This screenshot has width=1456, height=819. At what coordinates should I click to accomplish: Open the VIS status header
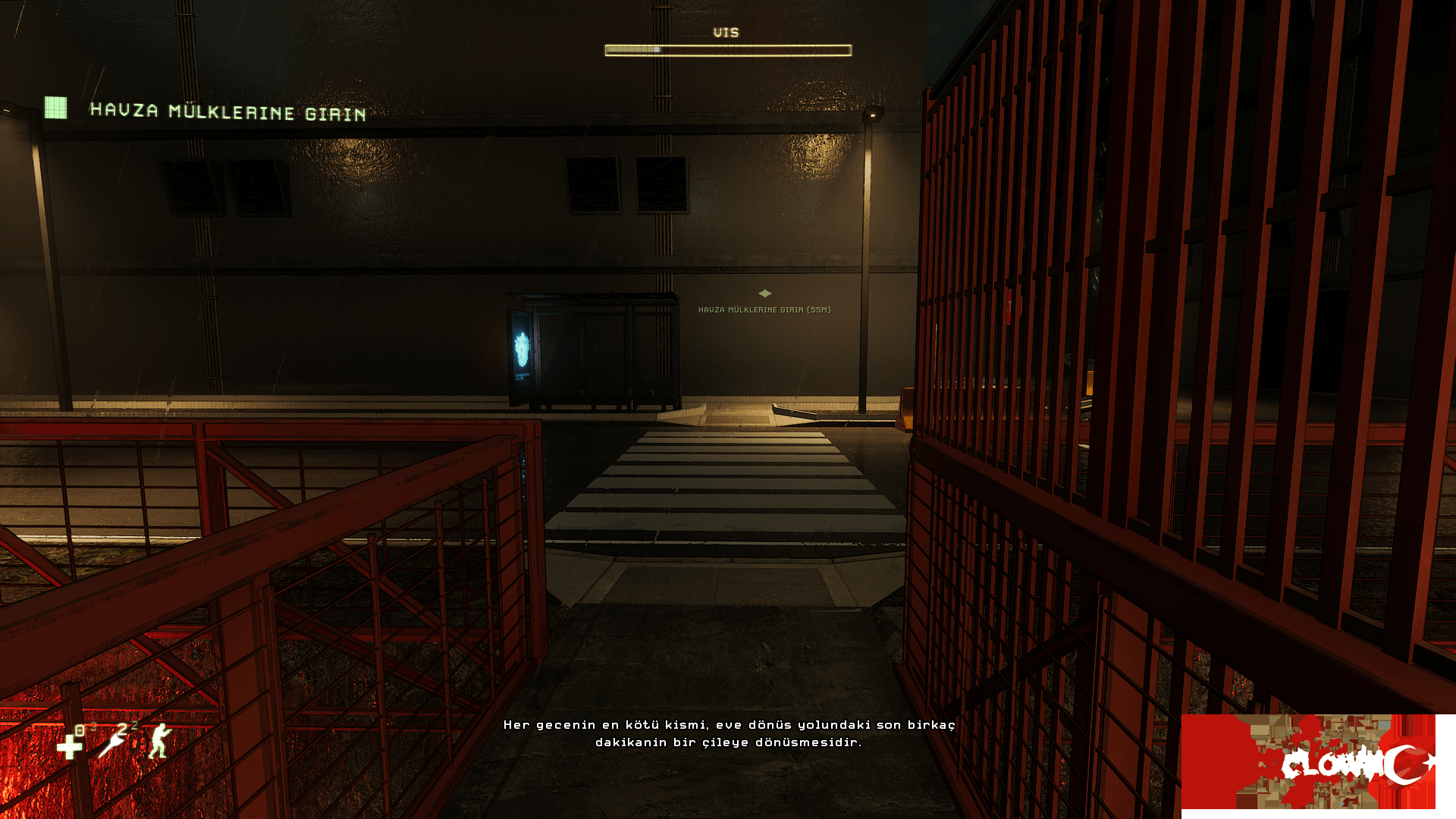726,33
